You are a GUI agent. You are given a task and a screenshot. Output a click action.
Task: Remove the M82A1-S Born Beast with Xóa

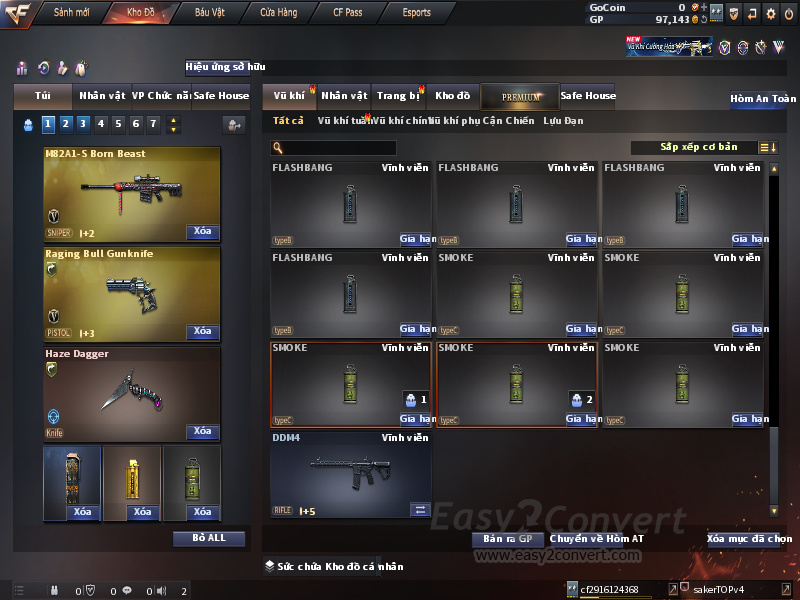(x=202, y=232)
